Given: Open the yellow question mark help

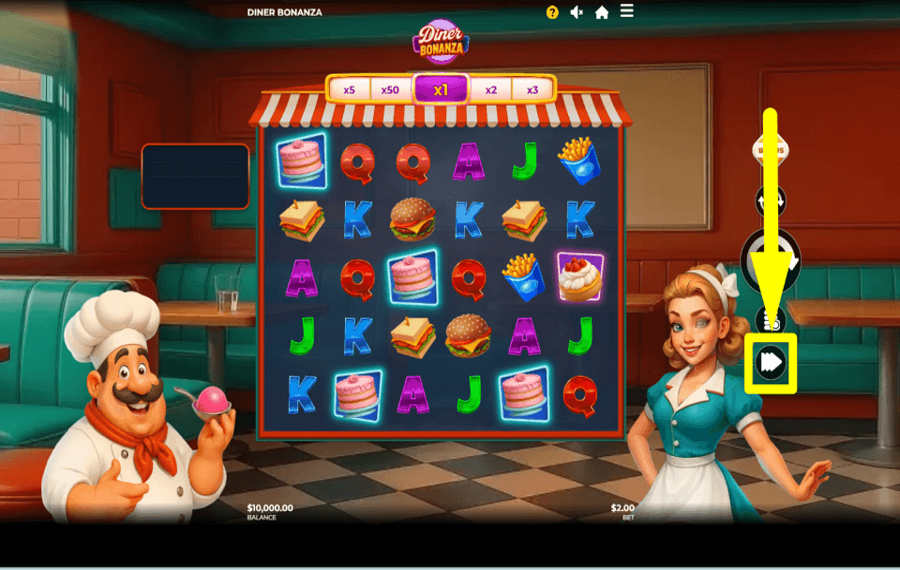Looking at the screenshot, I should click(553, 12).
